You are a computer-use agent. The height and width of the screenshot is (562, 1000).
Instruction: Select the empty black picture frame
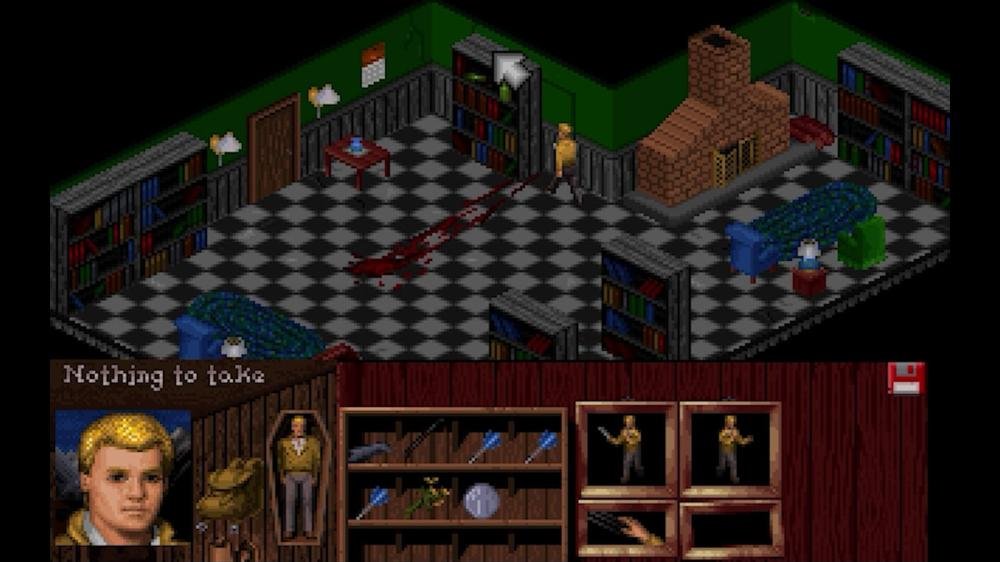click(730, 528)
